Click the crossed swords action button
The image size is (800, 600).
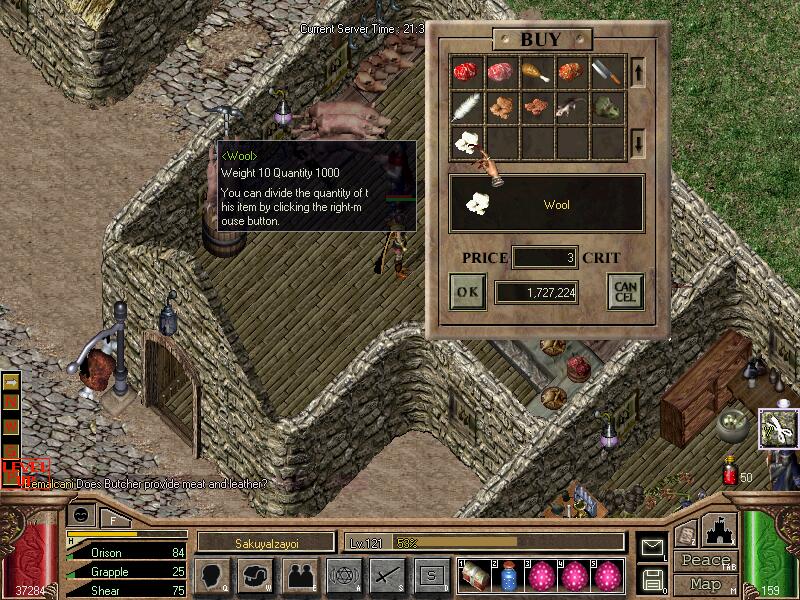(x=387, y=575)
